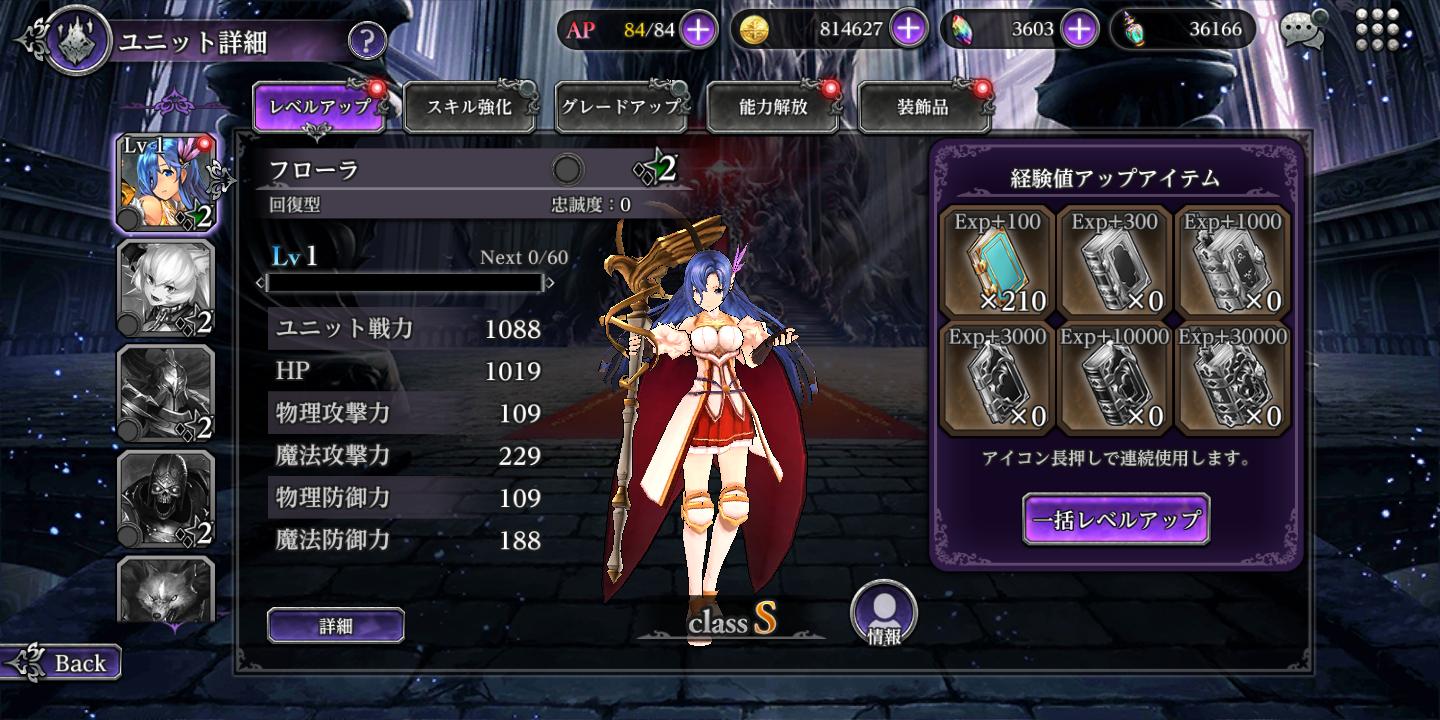The height and width of the screenshot is (720, 1440).
Task: Select the グレードアップ tab
Action: 620,107
